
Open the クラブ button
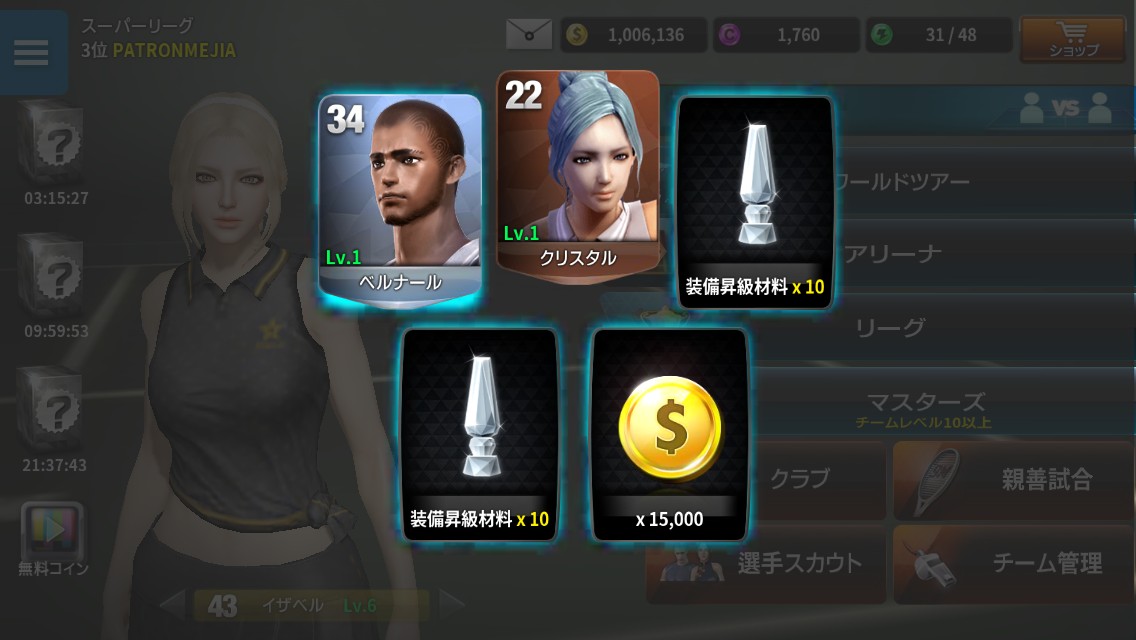(x=800, y=480)
